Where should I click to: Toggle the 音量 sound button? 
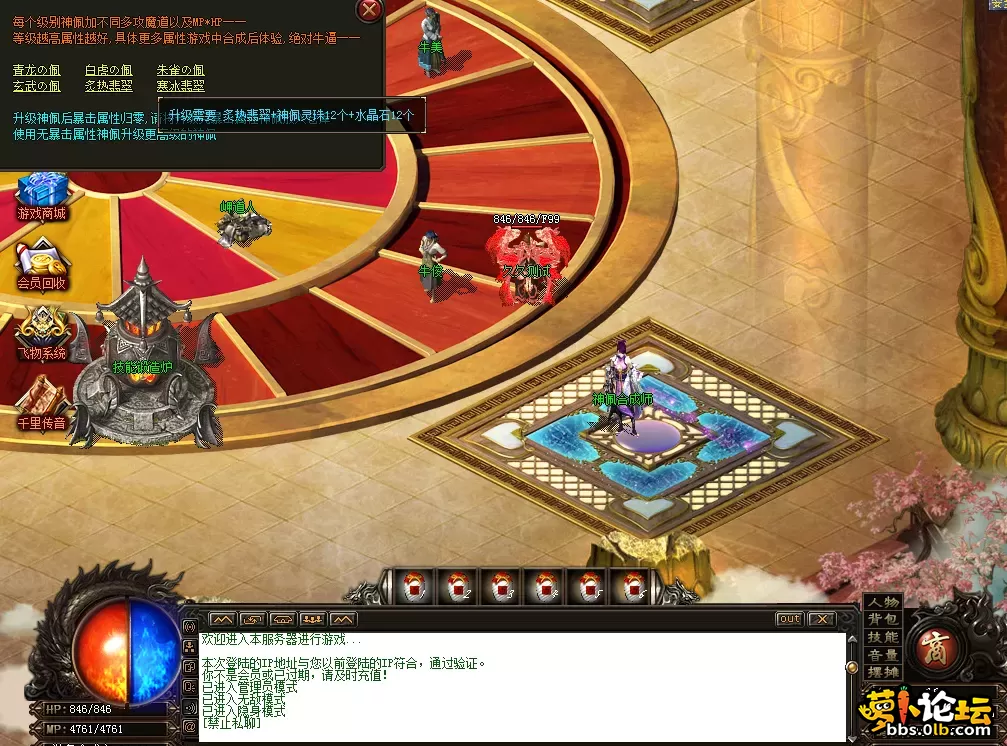pyautogui.click(x=883, y=655)
